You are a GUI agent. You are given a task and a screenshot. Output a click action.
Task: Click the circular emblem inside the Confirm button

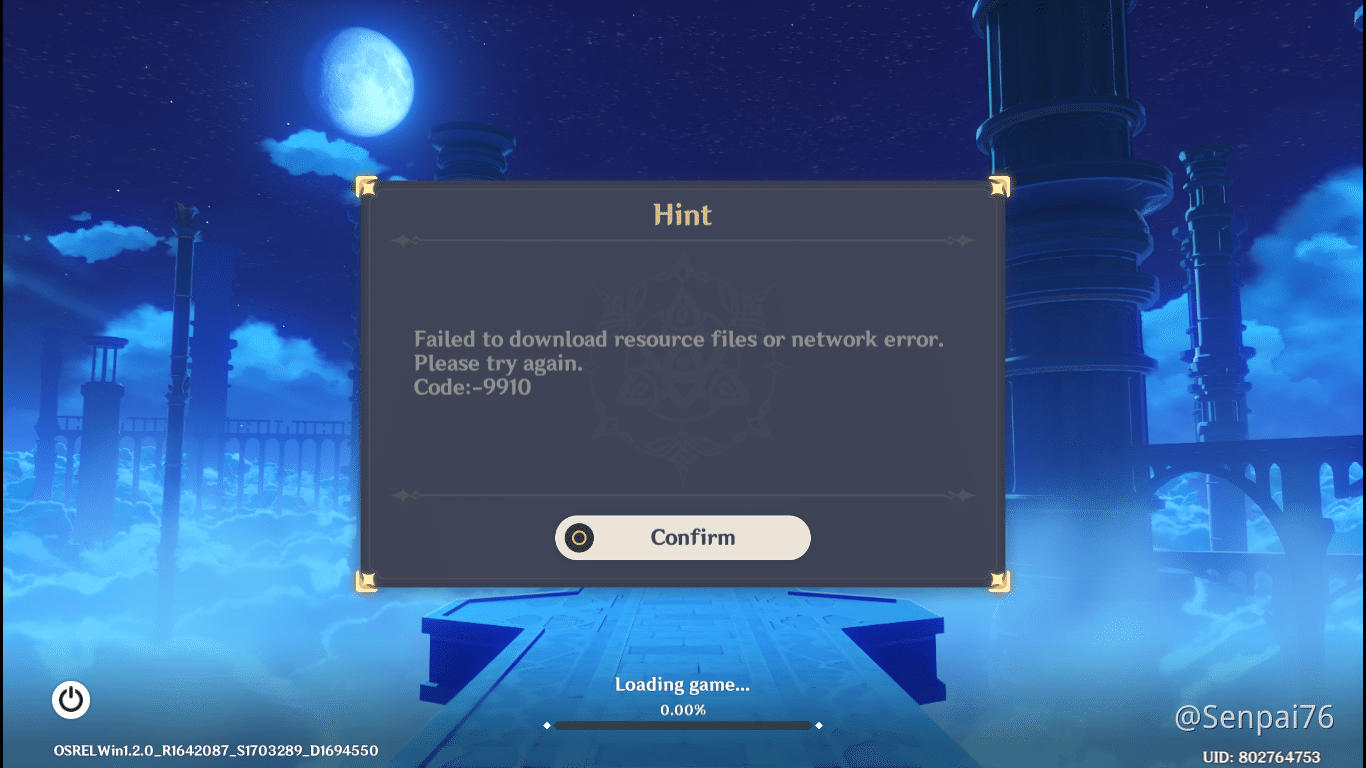coord(581,538)
